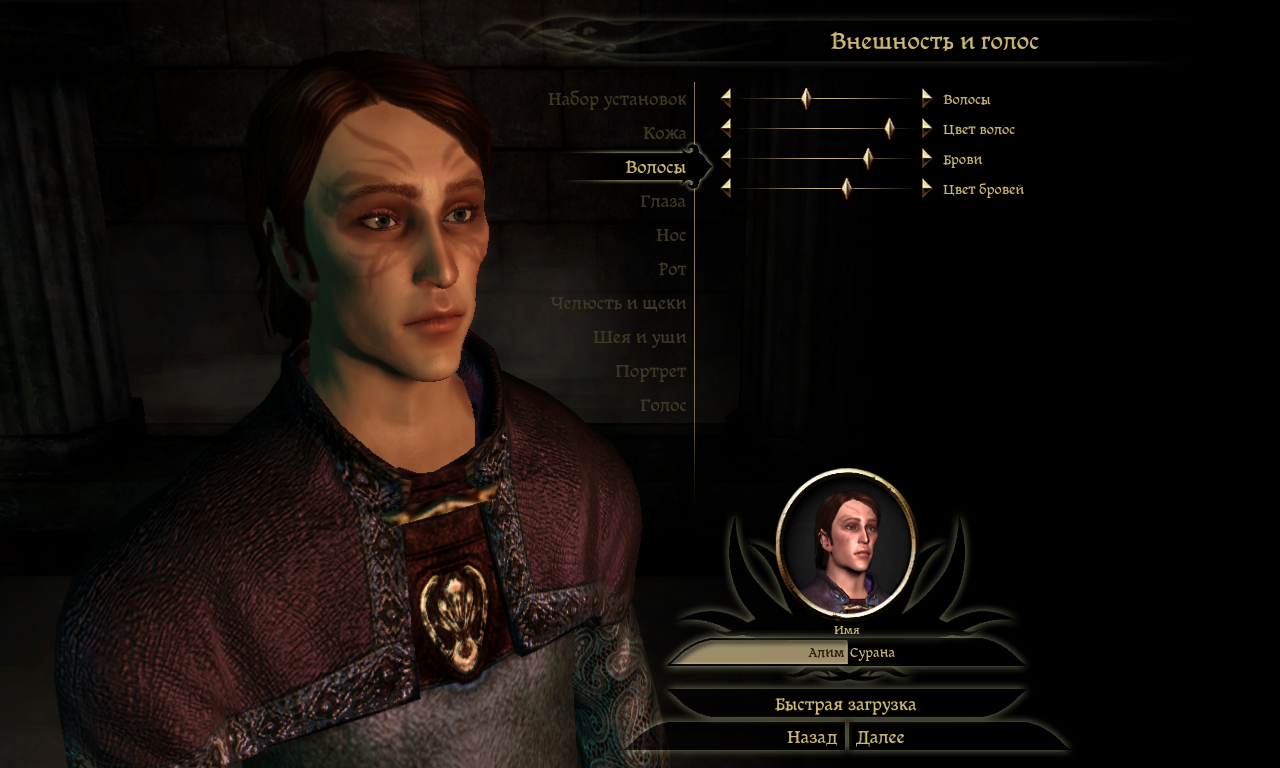Click the left arrow of the Цвет волос slider
Screen dimensions: 1280x768
coord(726,128)
